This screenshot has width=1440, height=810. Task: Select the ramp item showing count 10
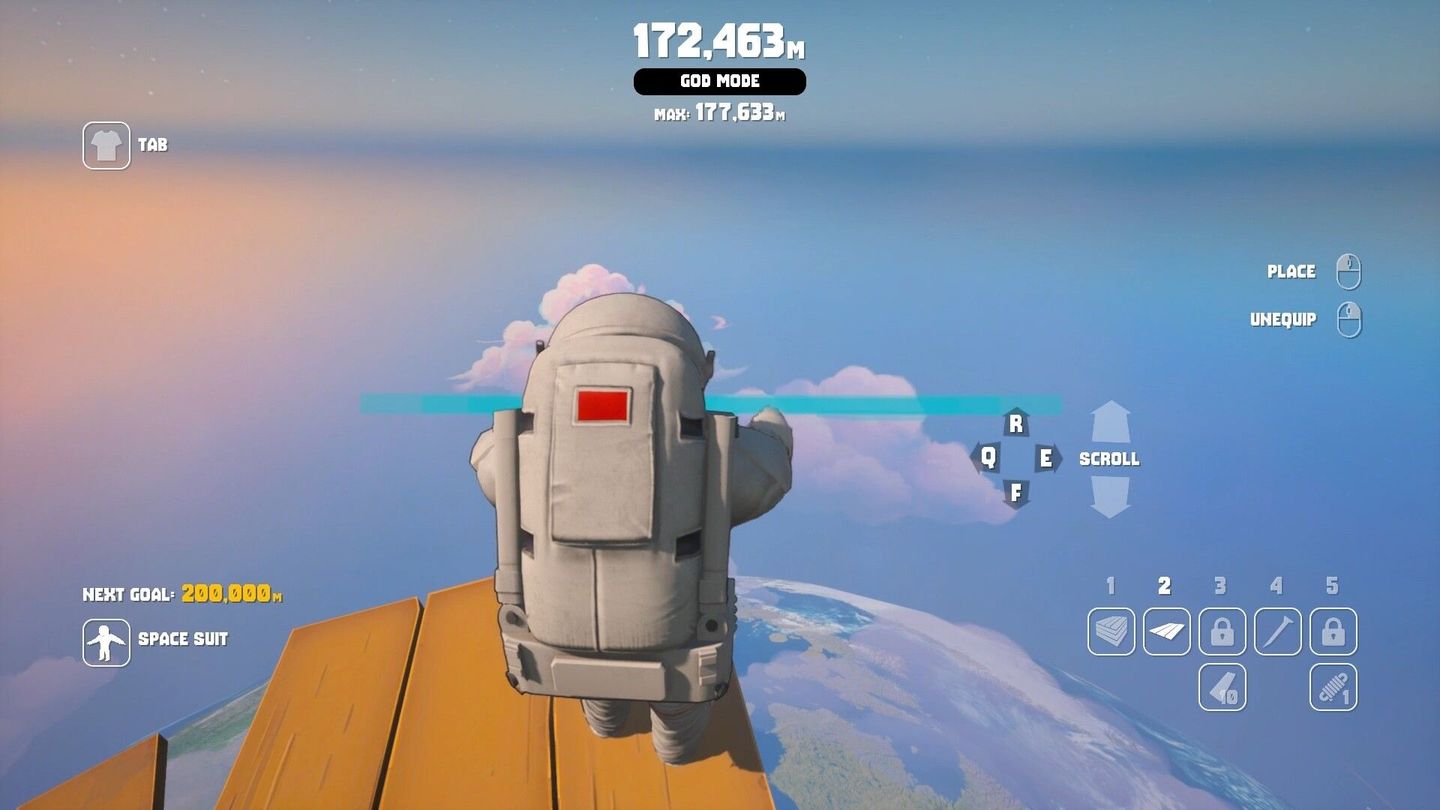(x=1221, y=688)
